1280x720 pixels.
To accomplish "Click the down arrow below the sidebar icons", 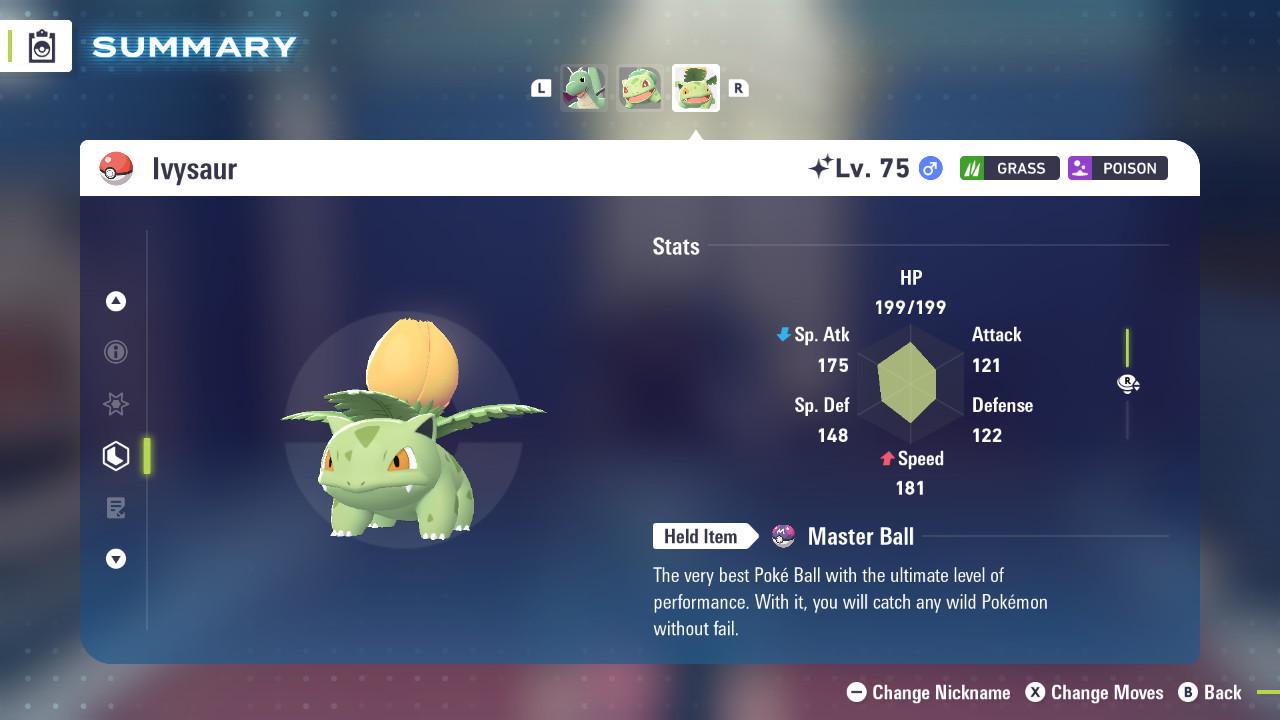I will [x=116, y=559].
